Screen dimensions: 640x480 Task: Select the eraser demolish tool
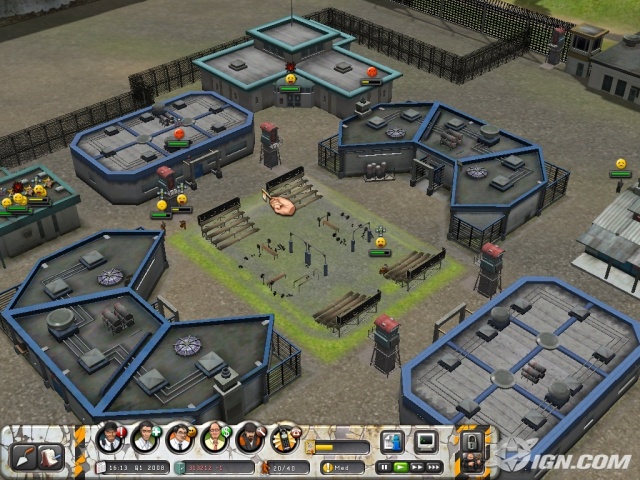pyautogui.click(x=51, y=457)
